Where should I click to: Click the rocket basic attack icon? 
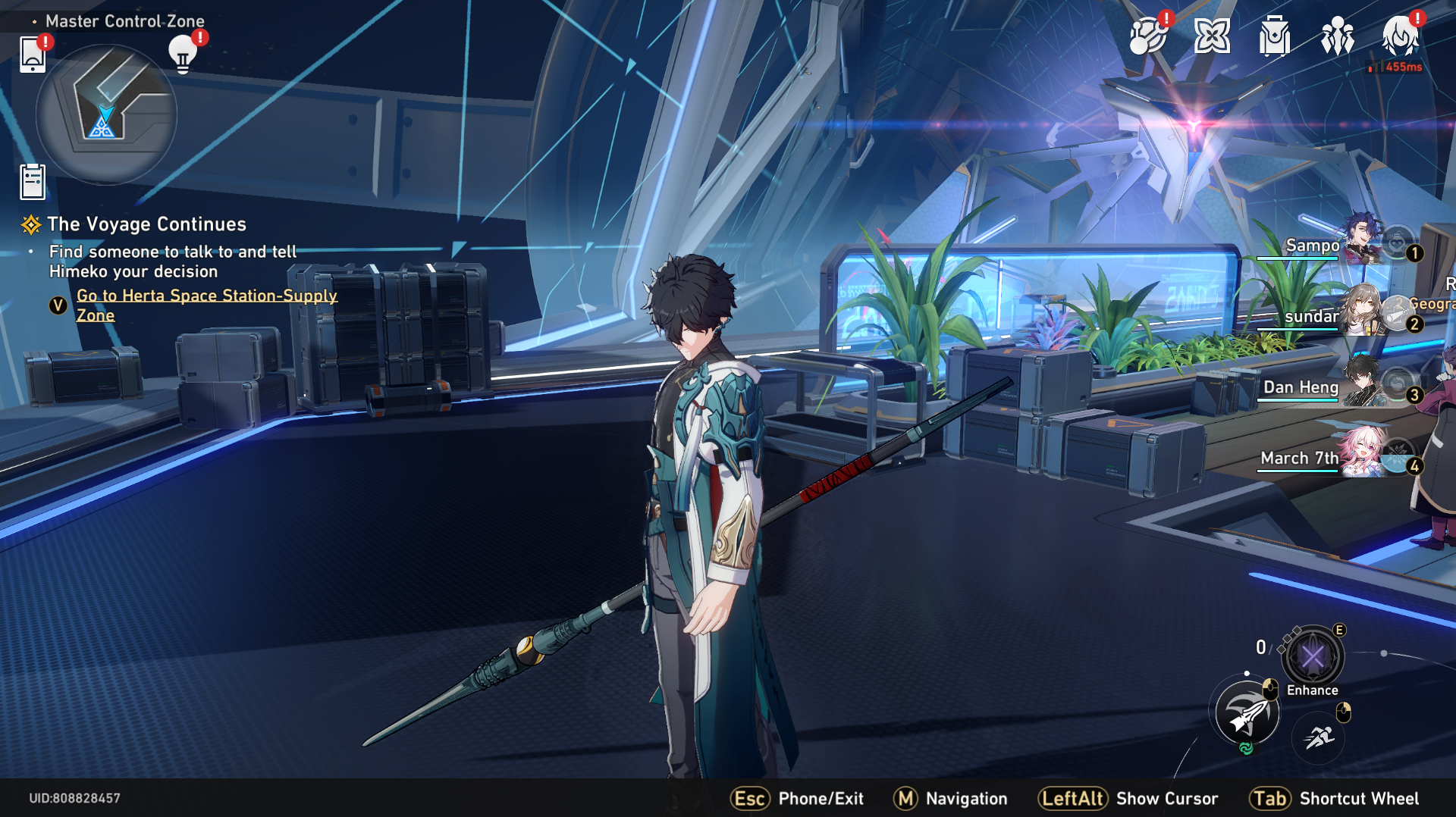tap(1246, 713)
